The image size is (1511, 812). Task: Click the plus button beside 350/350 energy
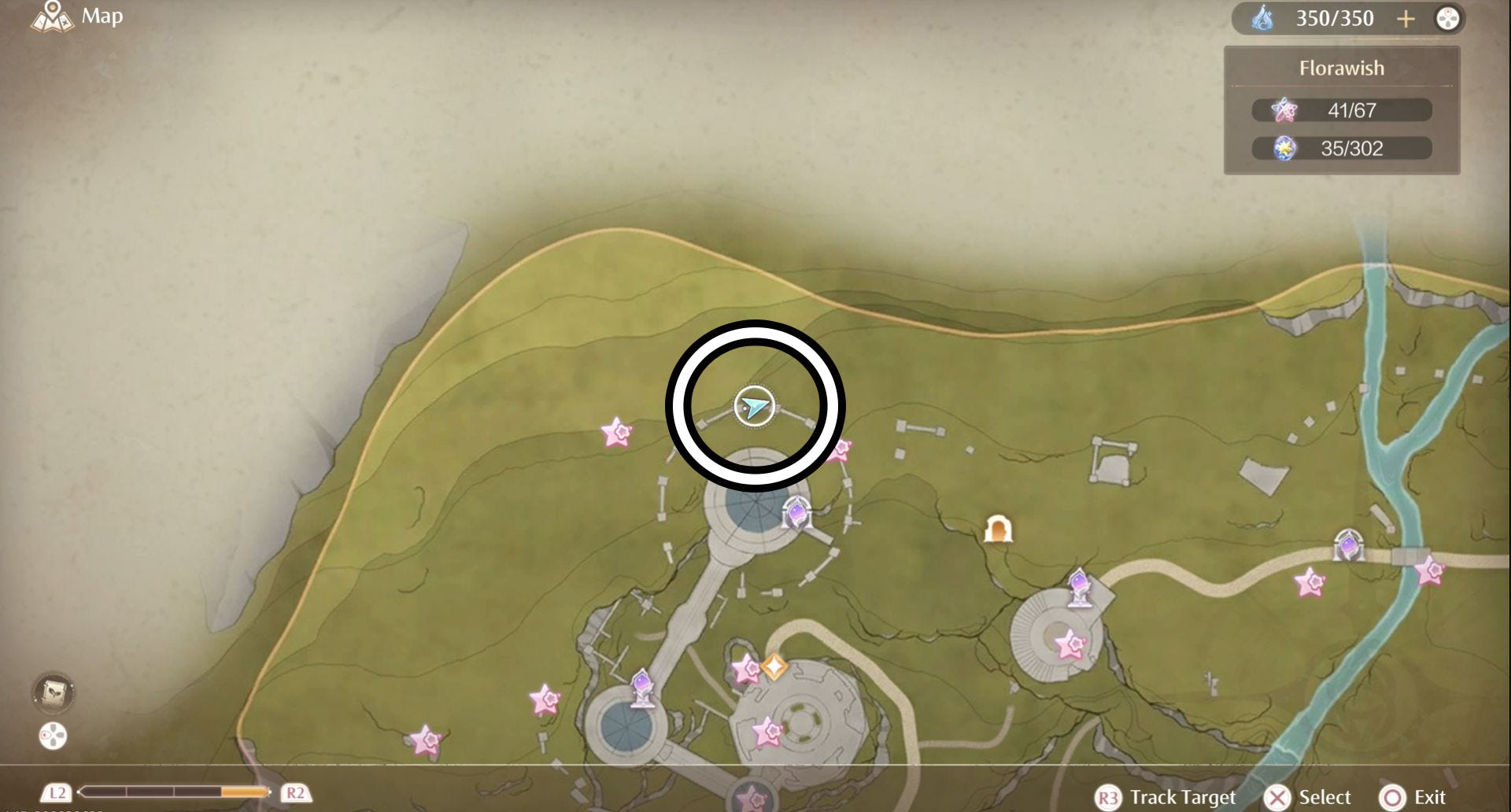[x=1406, y=19]
